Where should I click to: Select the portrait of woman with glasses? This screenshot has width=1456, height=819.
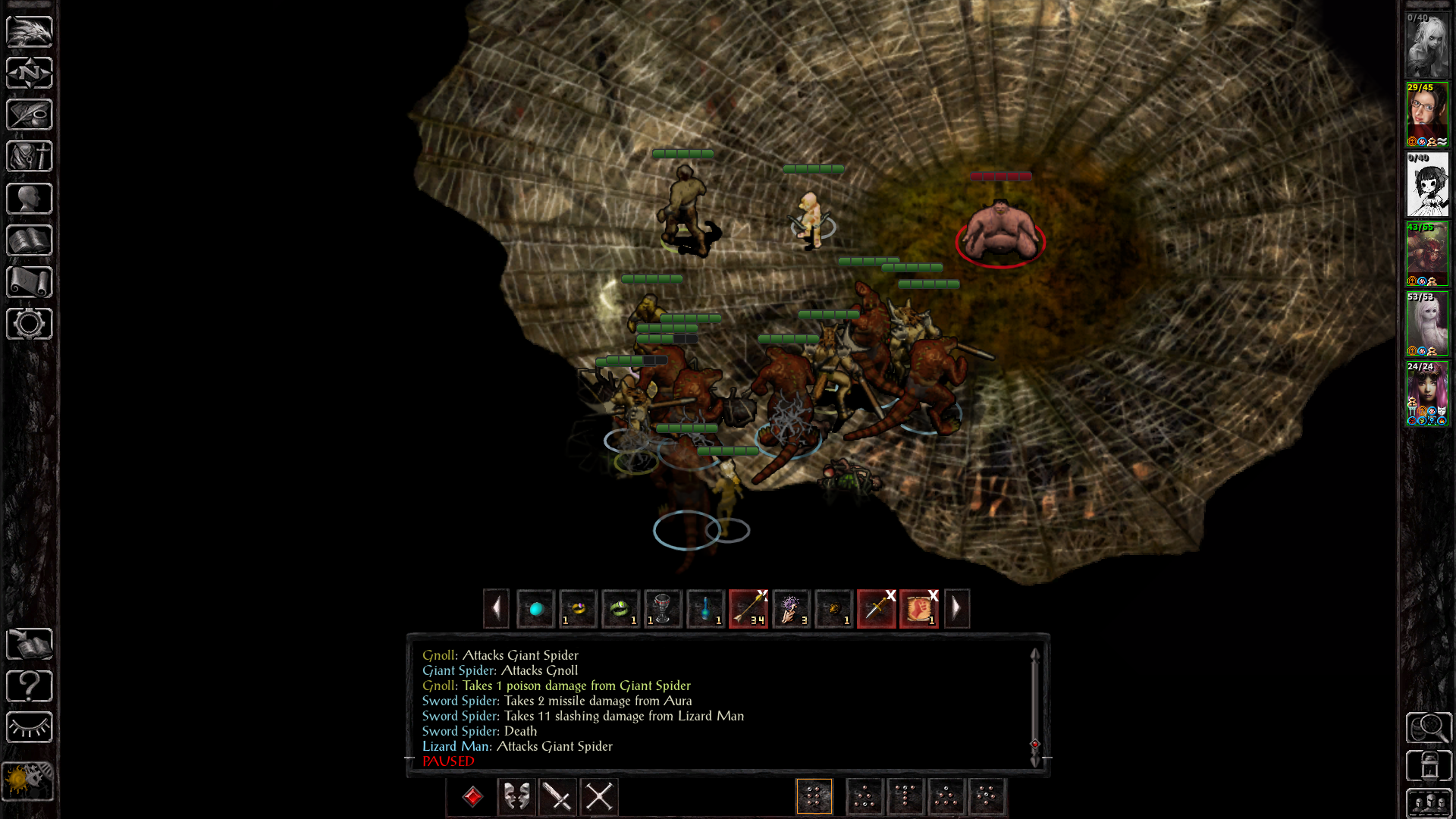click(x=1427, y=114)
